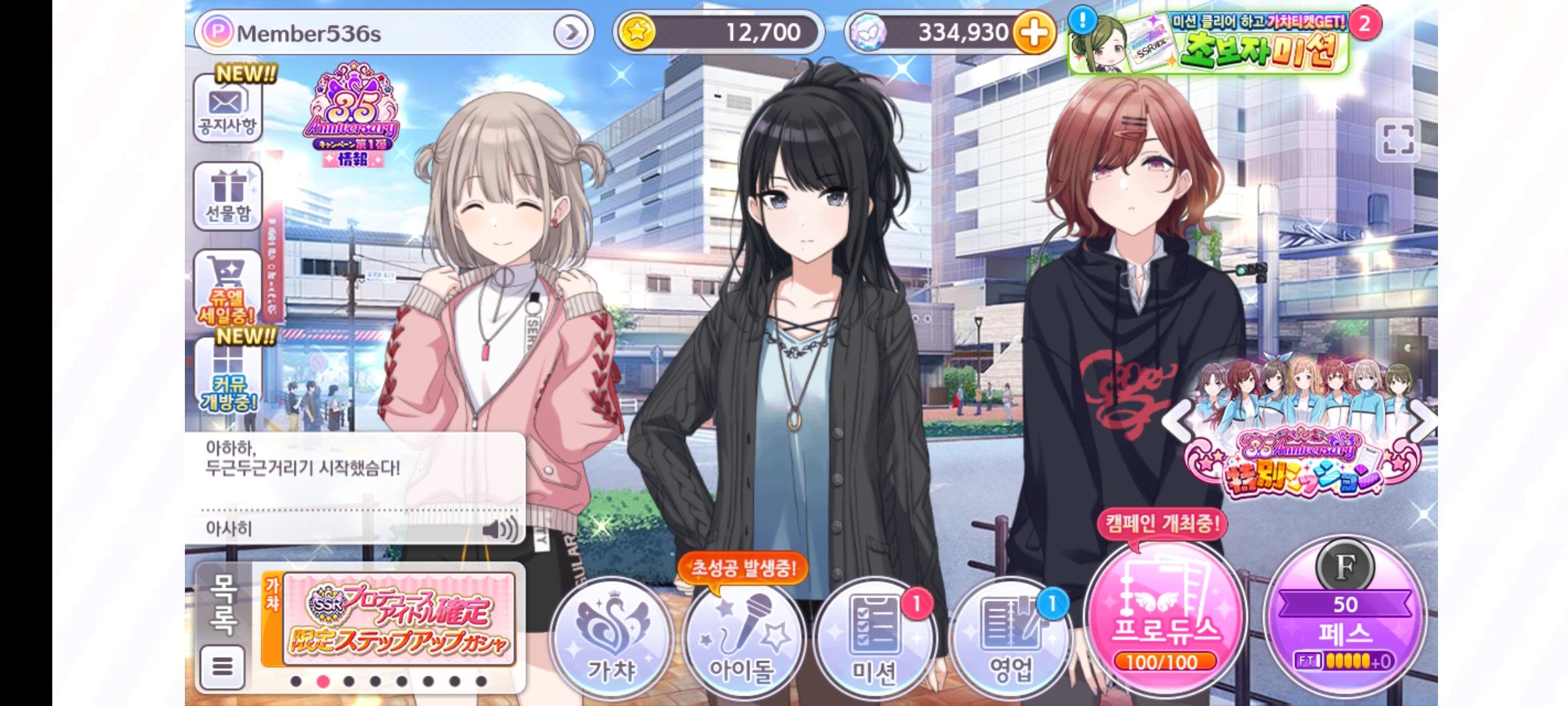Open the notices (공지사항) mailbox
Image resolution: width=1568 pixels, height=706 pixels.
pyautogui.click(x=227, y=109)
